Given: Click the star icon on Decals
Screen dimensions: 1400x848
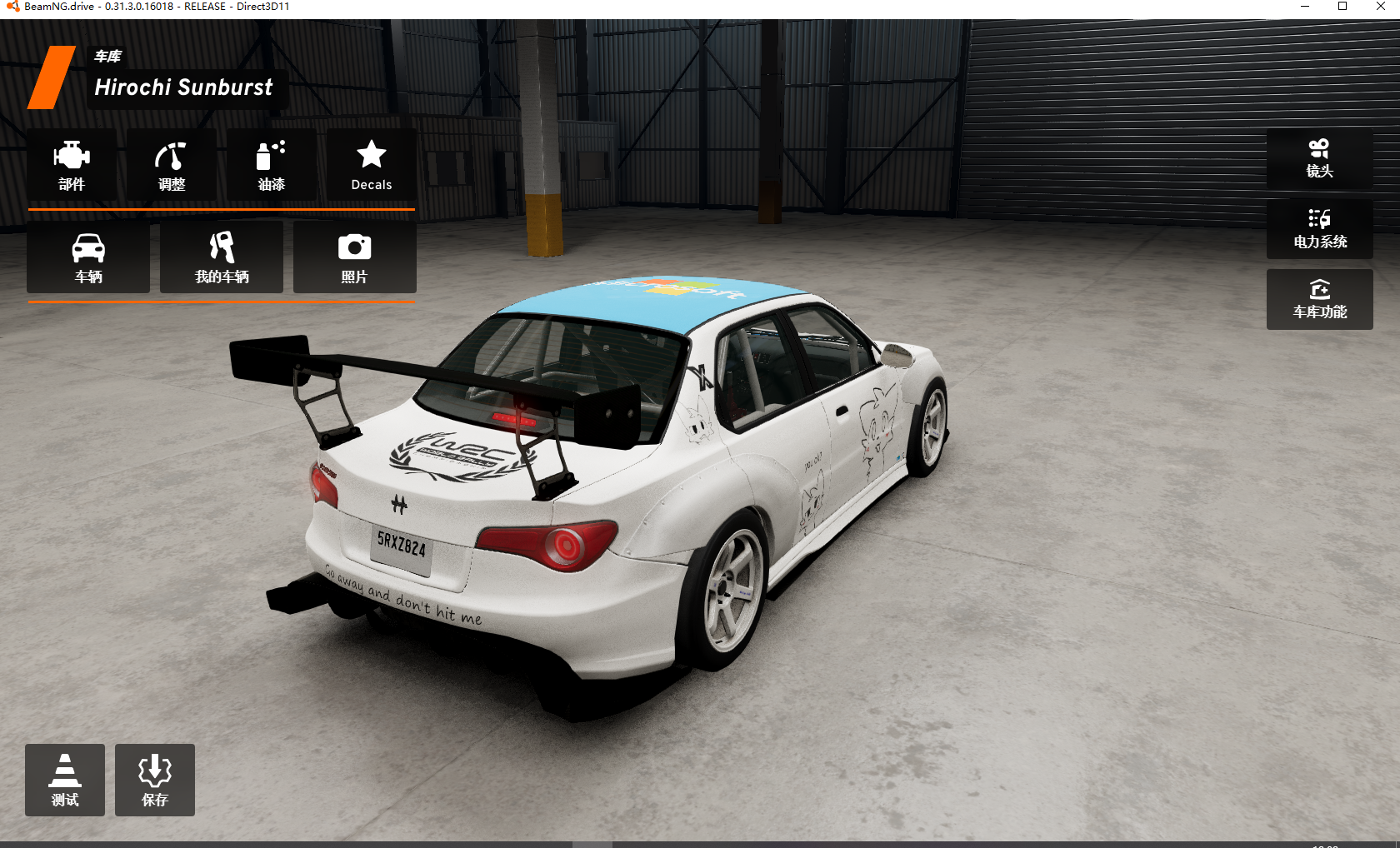Looking at the screenshot, I should point(371,155).
